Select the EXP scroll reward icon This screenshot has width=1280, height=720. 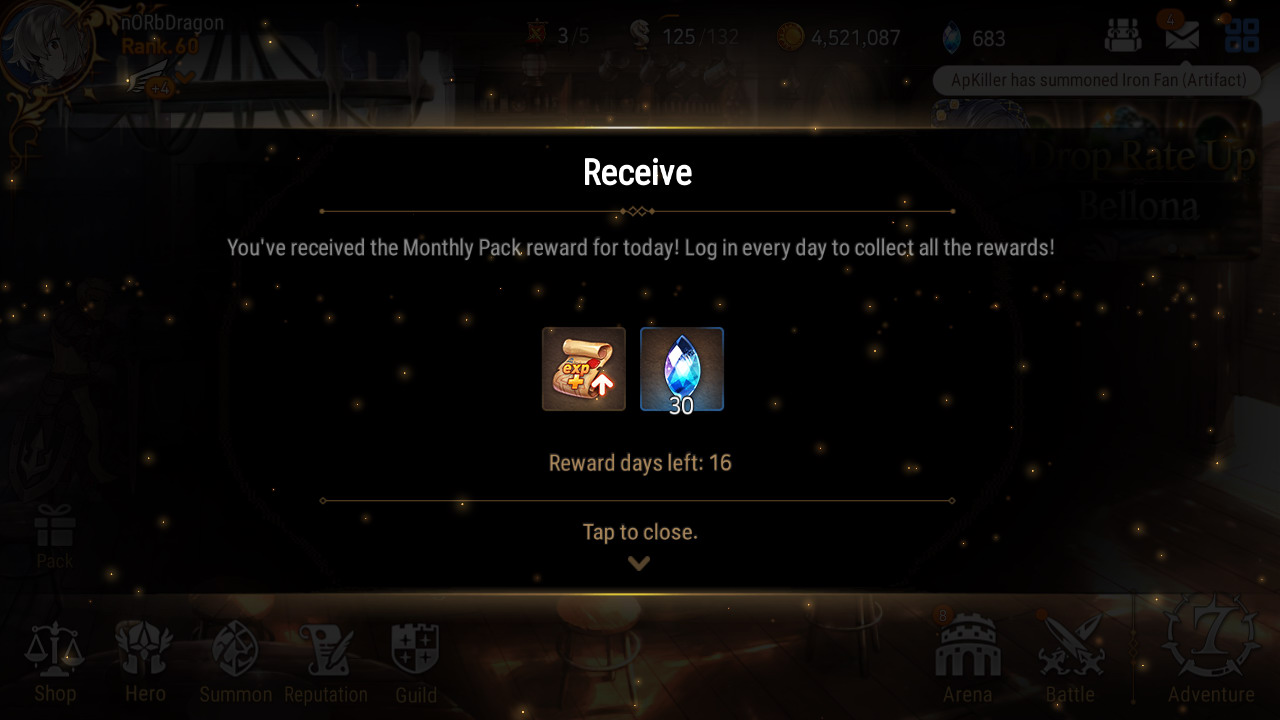pos(584,369)
